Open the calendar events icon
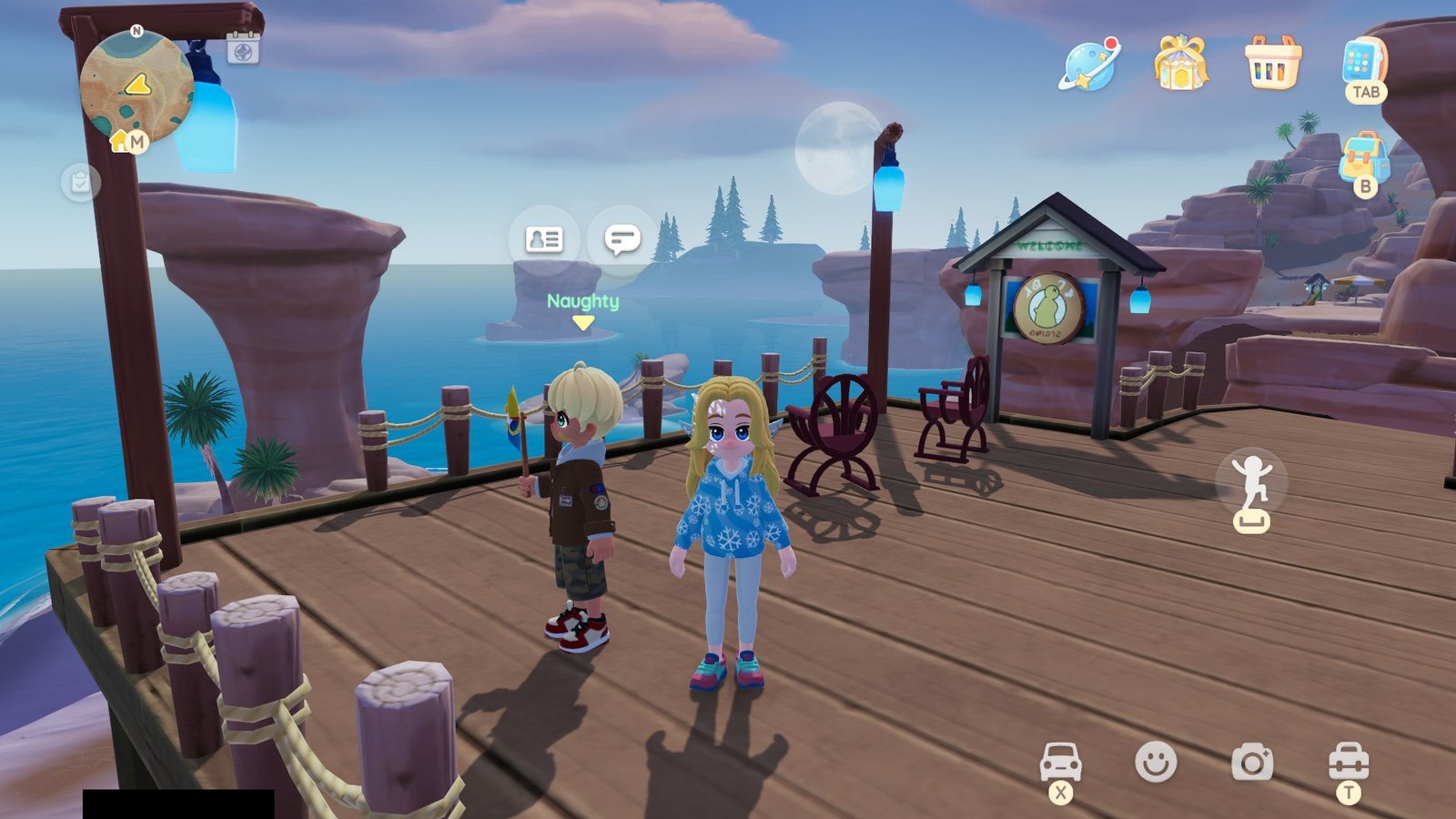Viewport: 1456px width, 819px height. (x=243, y=48)
